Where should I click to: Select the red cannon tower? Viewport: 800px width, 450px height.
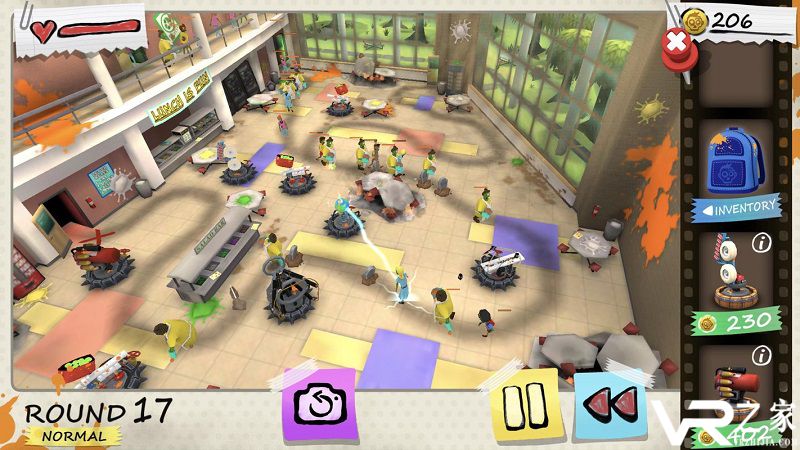point(738,385)
